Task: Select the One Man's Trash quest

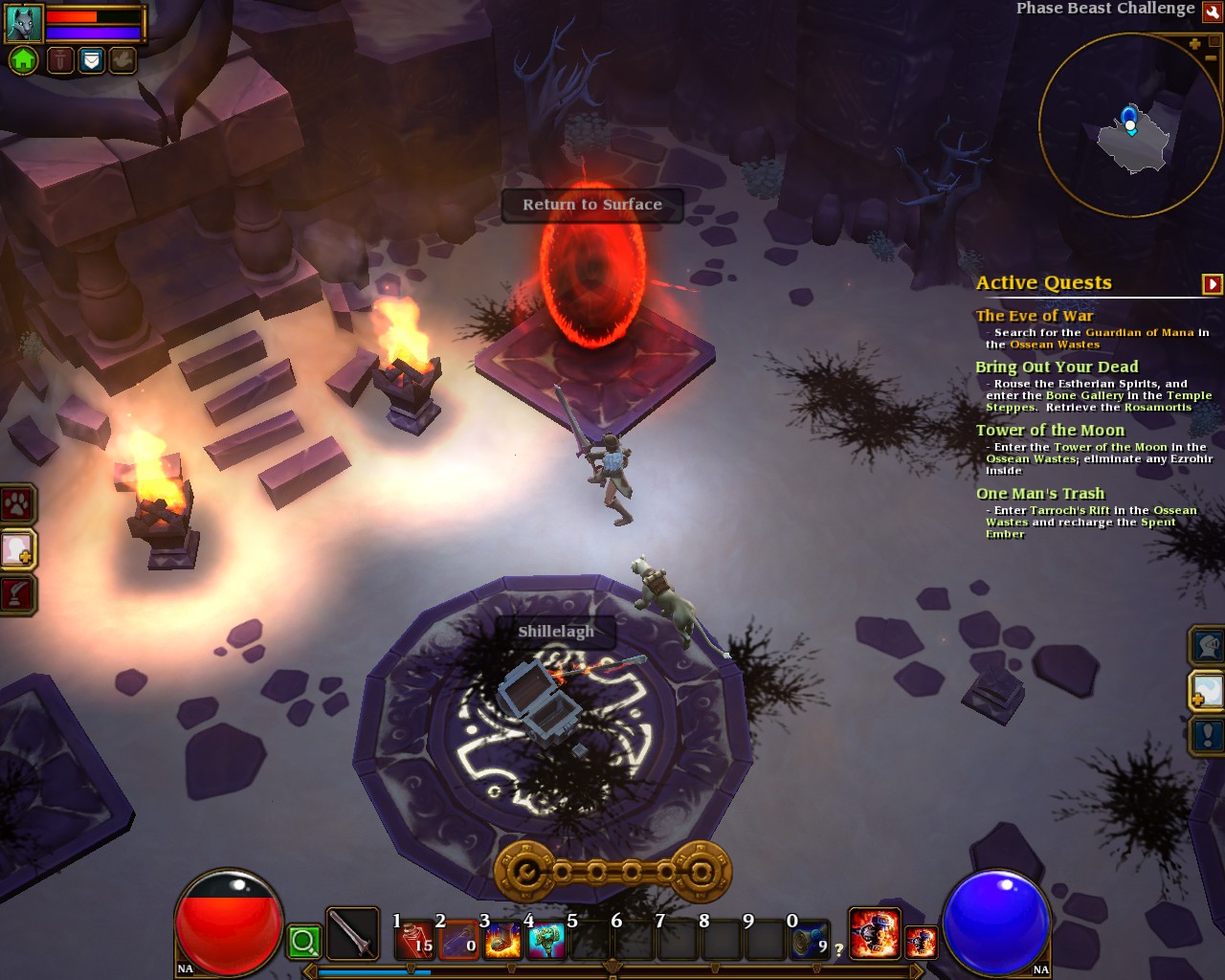Action: pyautogui.click(x=1040, y=494)
